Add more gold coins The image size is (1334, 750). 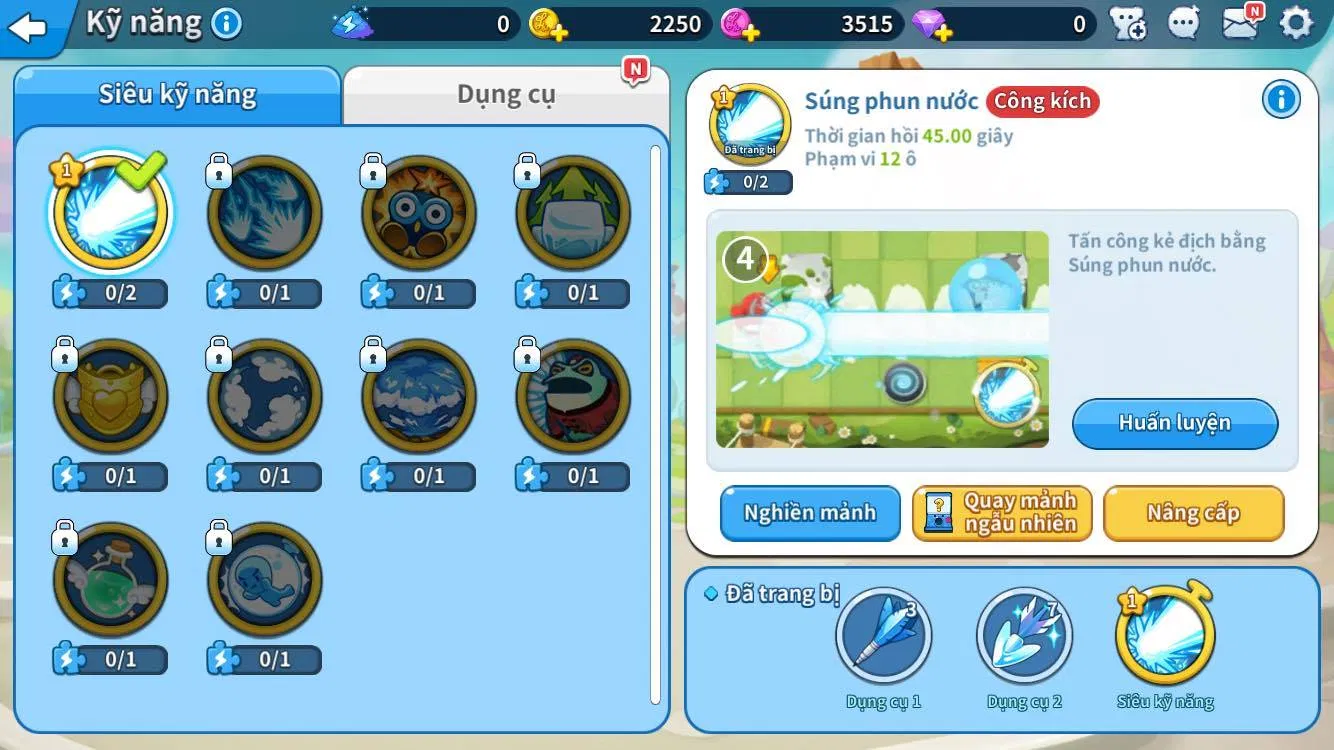click(x=547, y=24)
